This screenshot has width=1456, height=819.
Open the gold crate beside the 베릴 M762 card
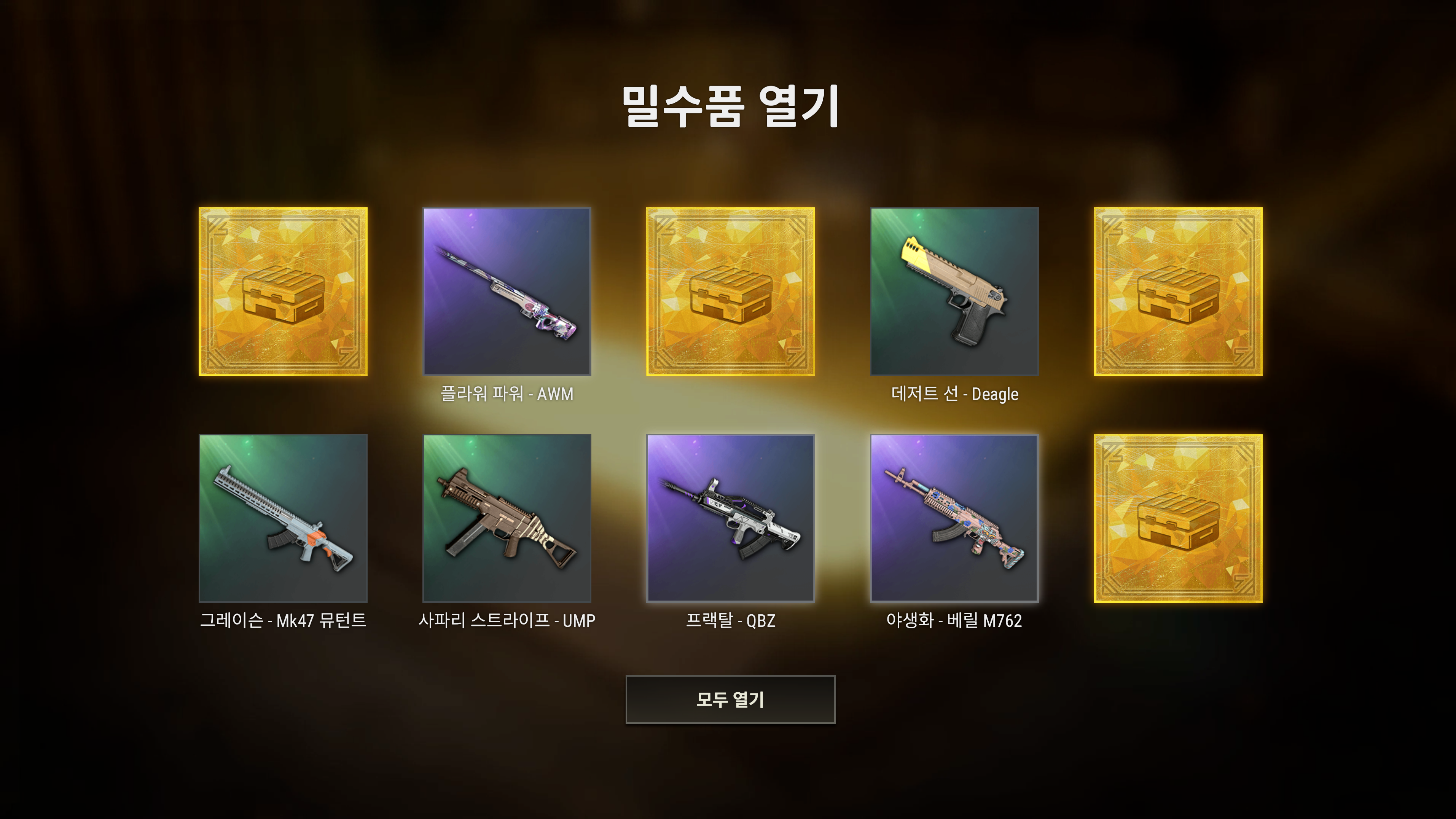coord(1178,518)
